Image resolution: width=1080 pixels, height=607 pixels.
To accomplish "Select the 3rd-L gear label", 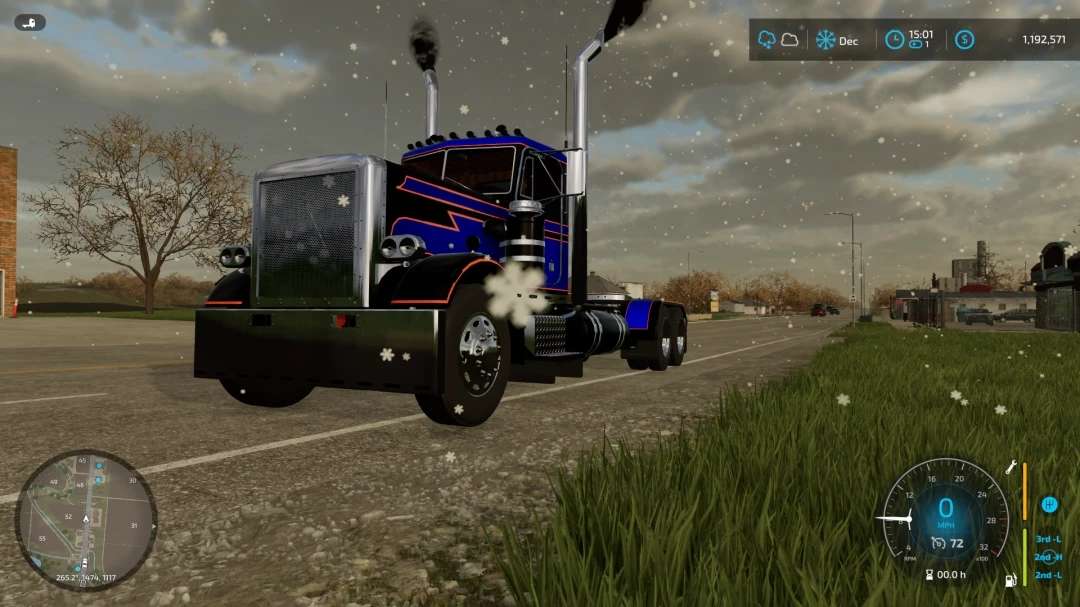I will click(1048, 539).
